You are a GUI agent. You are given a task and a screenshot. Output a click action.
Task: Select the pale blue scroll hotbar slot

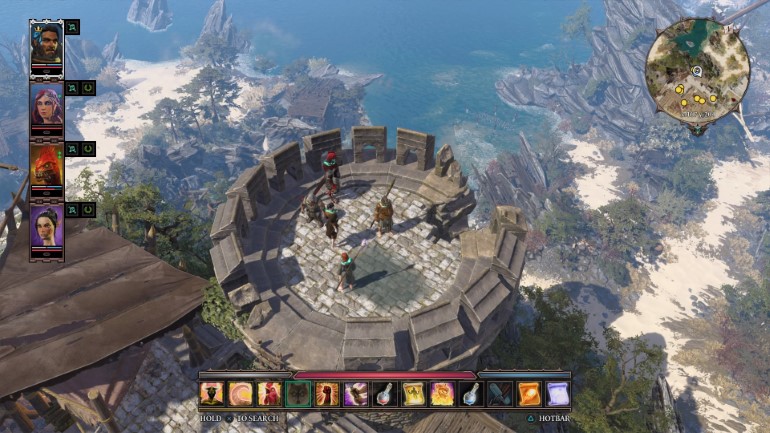[558, 394]
